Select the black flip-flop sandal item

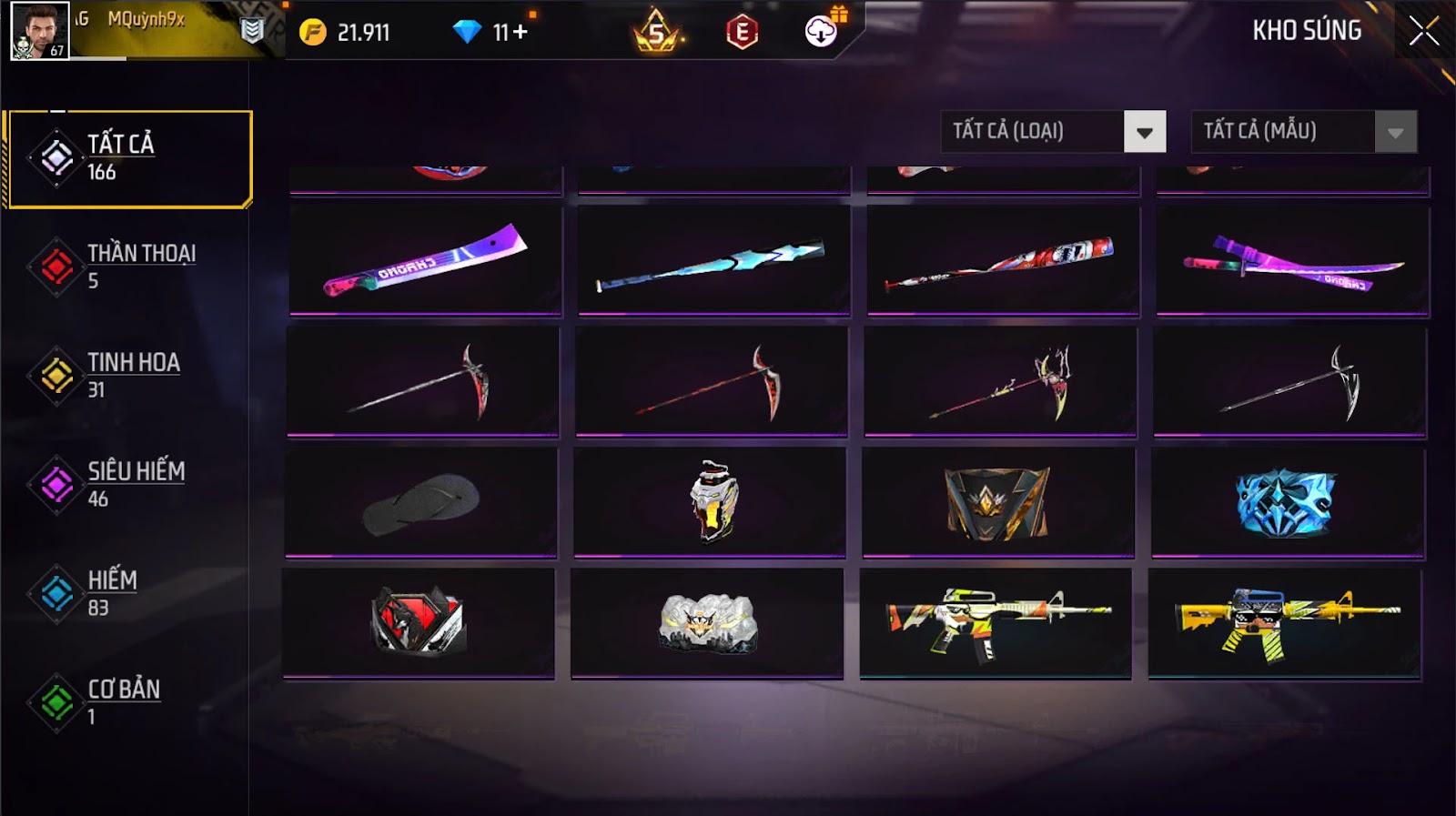pos(421,502)
